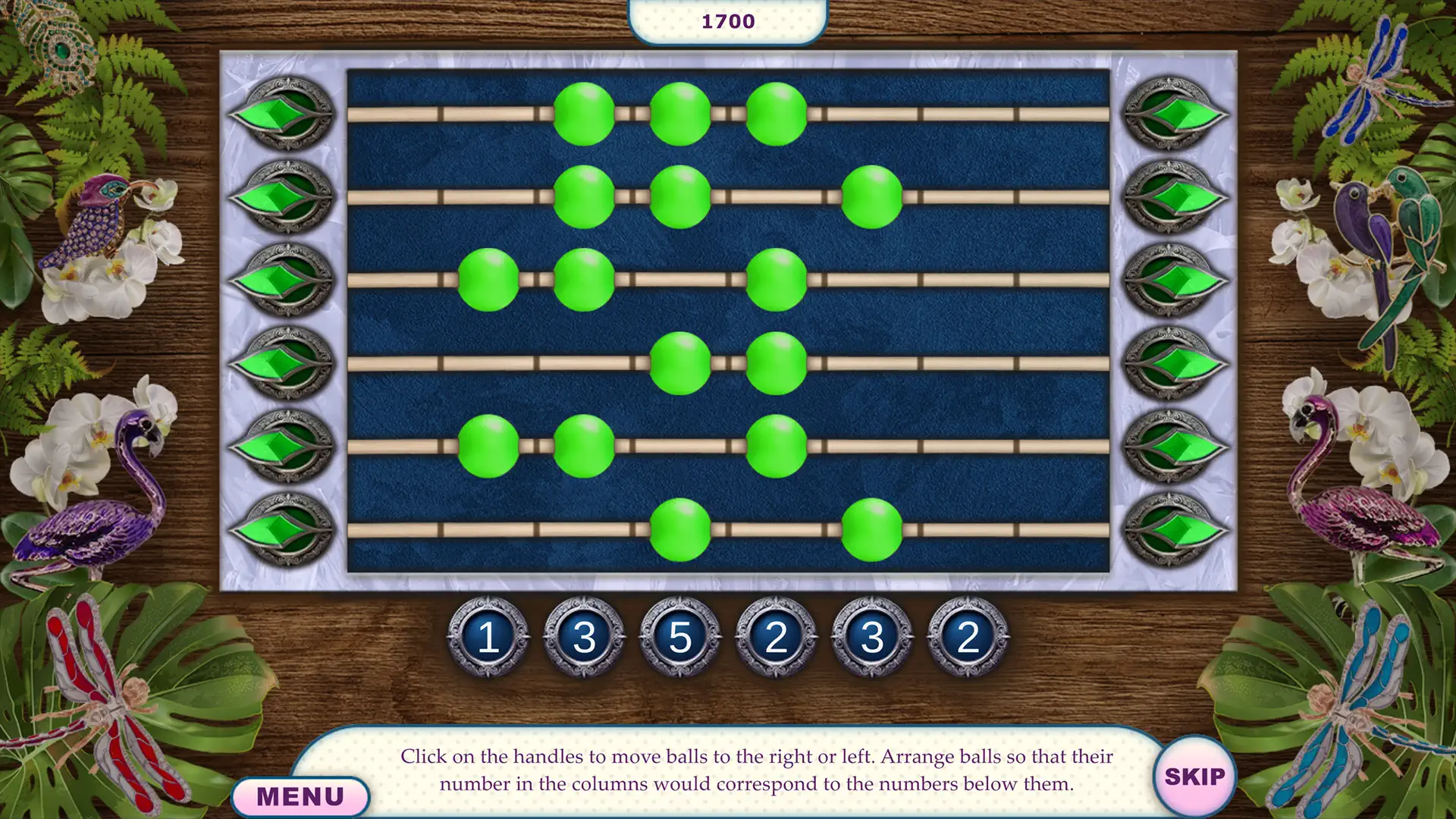Open the MENU
The image size is (1456, 819).
click(x=300, y=795)
